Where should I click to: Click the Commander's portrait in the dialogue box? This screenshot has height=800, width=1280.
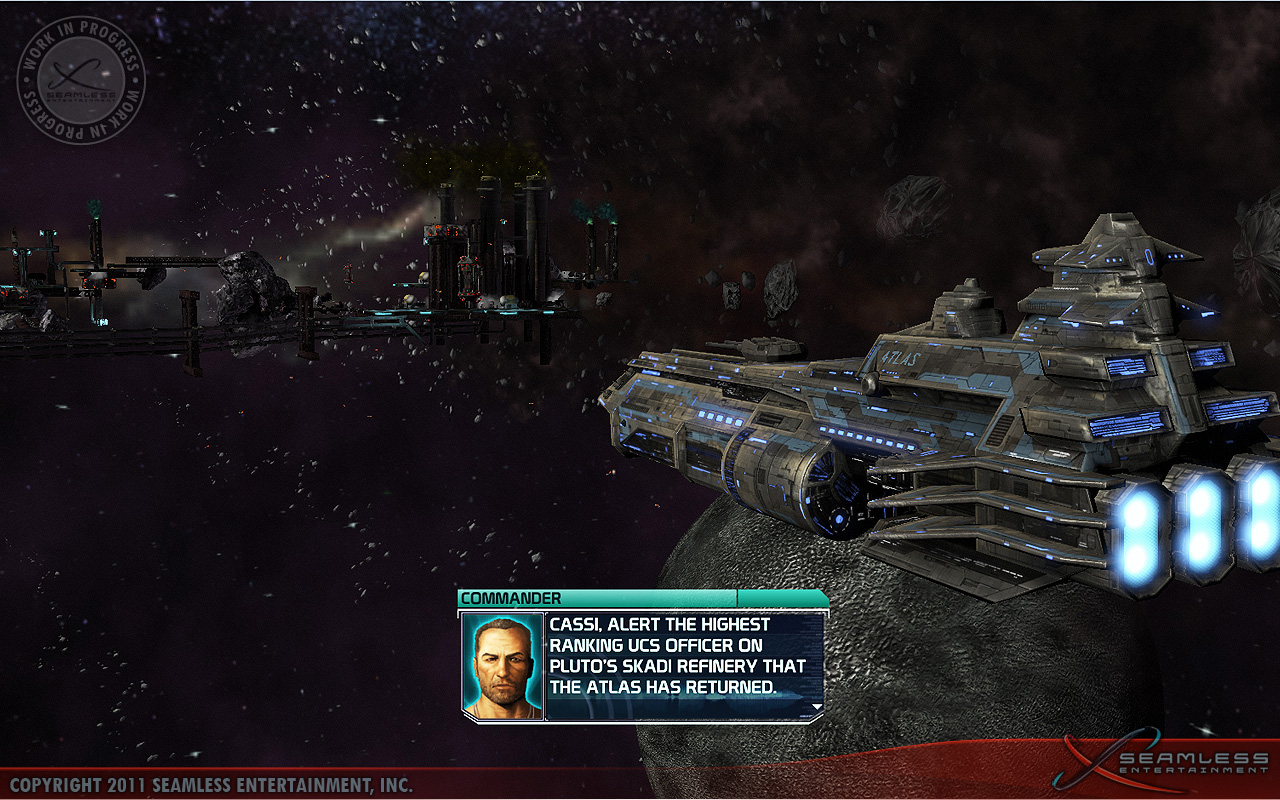[x=503, y=666]
